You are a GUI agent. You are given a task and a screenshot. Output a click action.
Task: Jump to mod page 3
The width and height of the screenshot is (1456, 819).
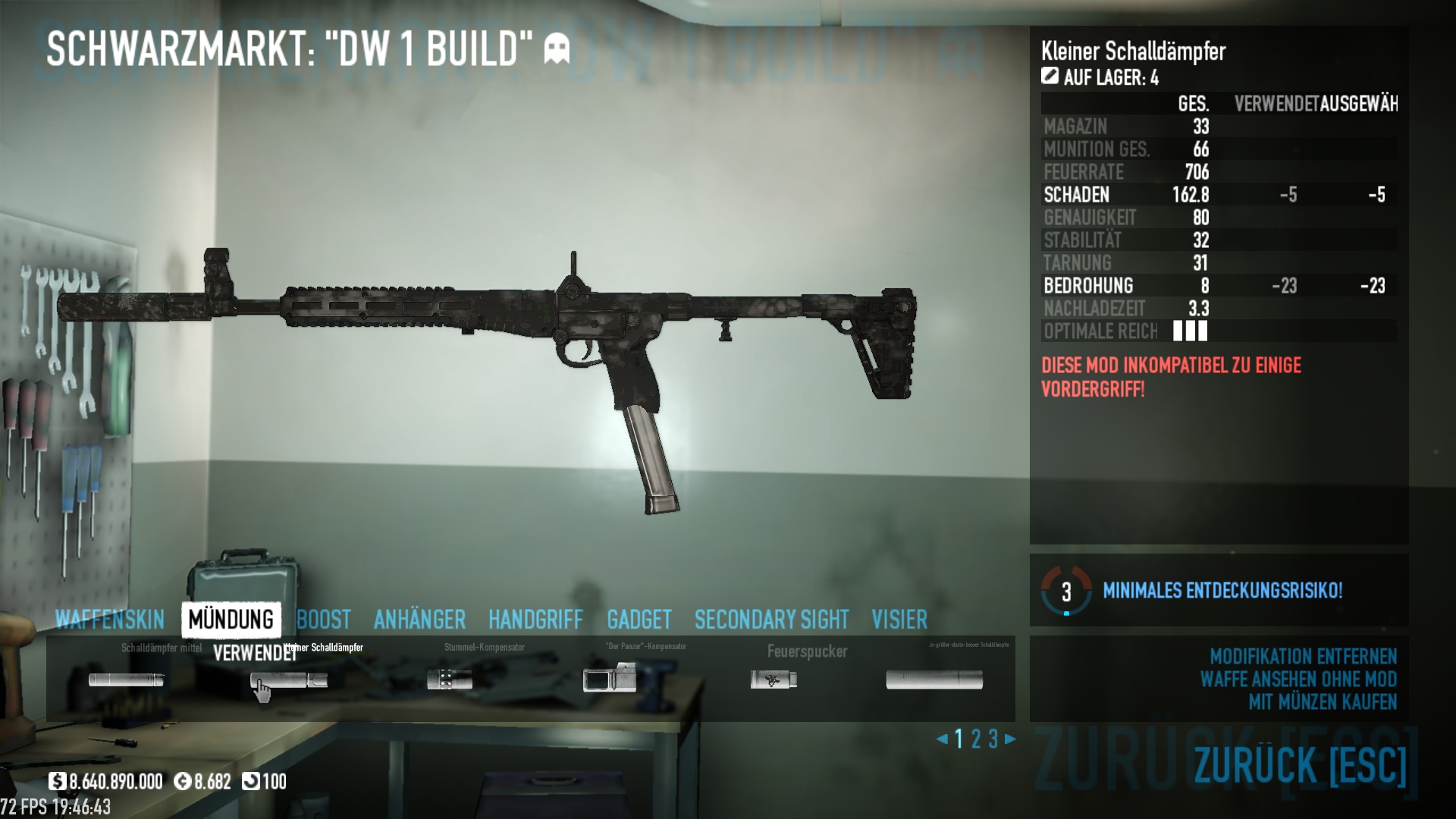tap(993, 739)
